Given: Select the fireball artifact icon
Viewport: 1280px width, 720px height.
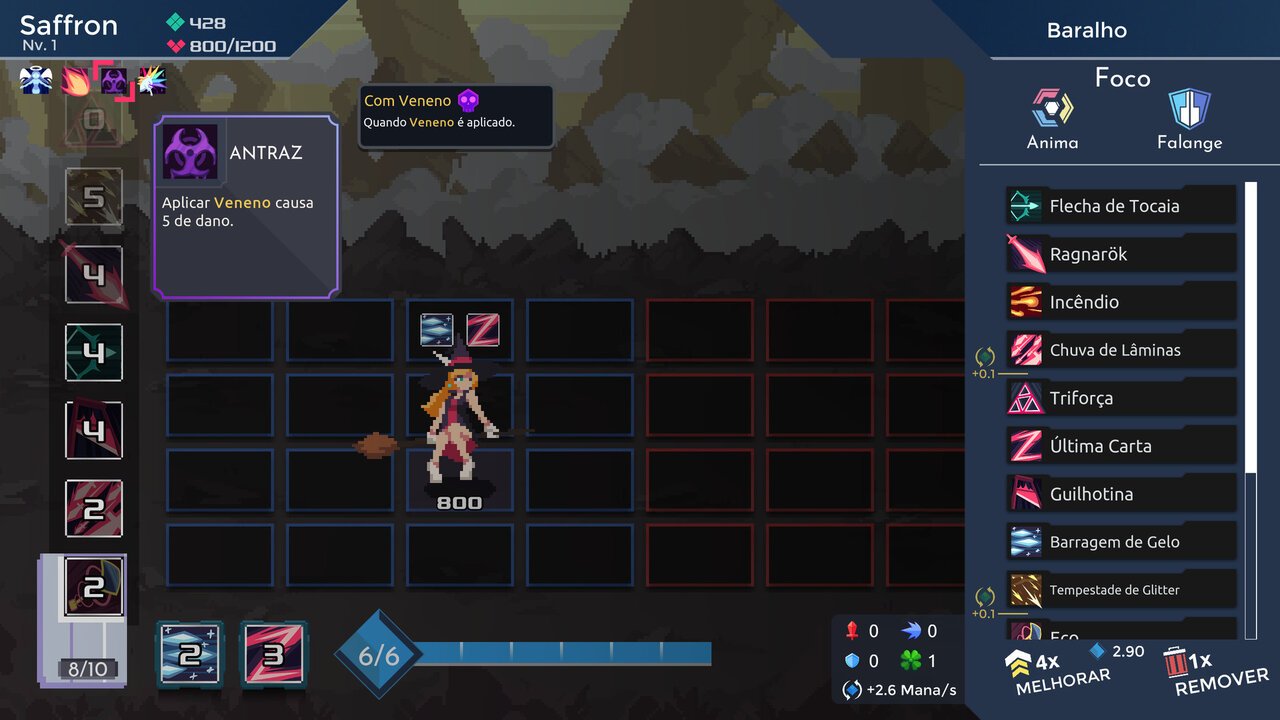Looking at the screenshot, I should pos(75,79).
